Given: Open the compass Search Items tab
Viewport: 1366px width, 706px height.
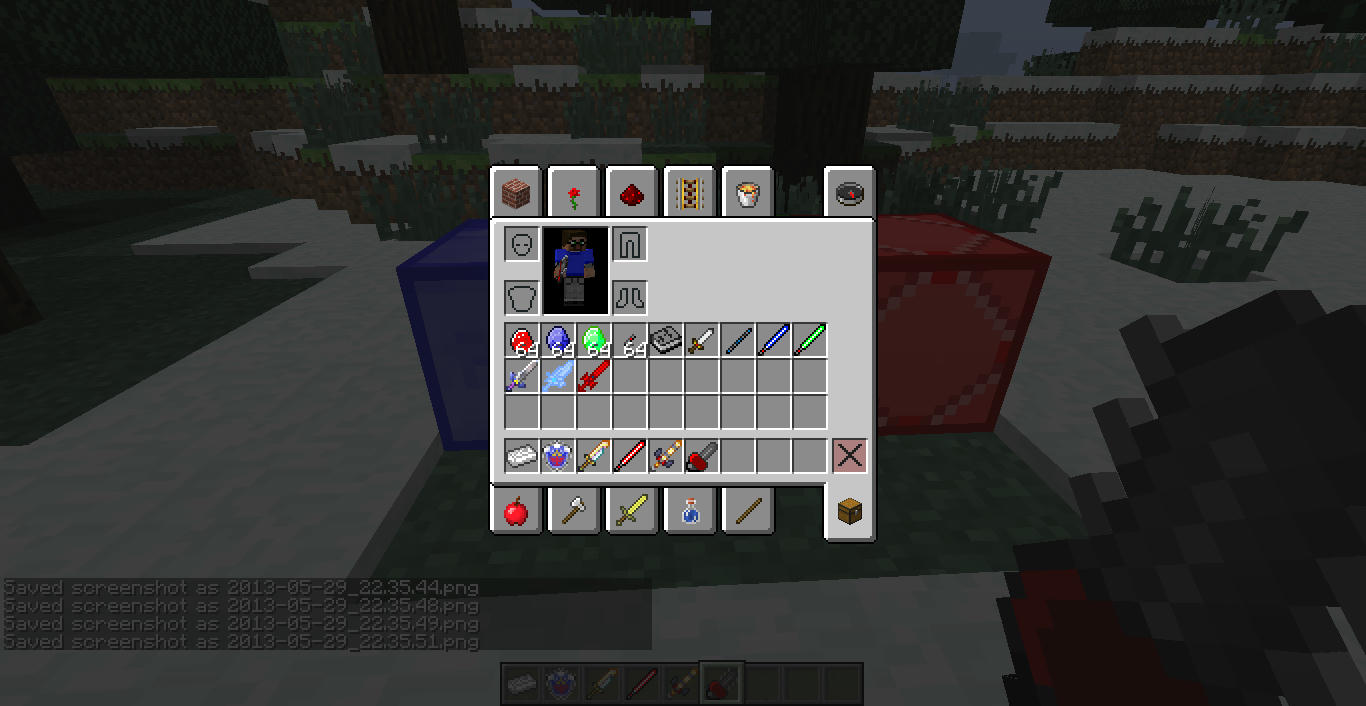Looking at the screenshot, I should coord(850,193).
